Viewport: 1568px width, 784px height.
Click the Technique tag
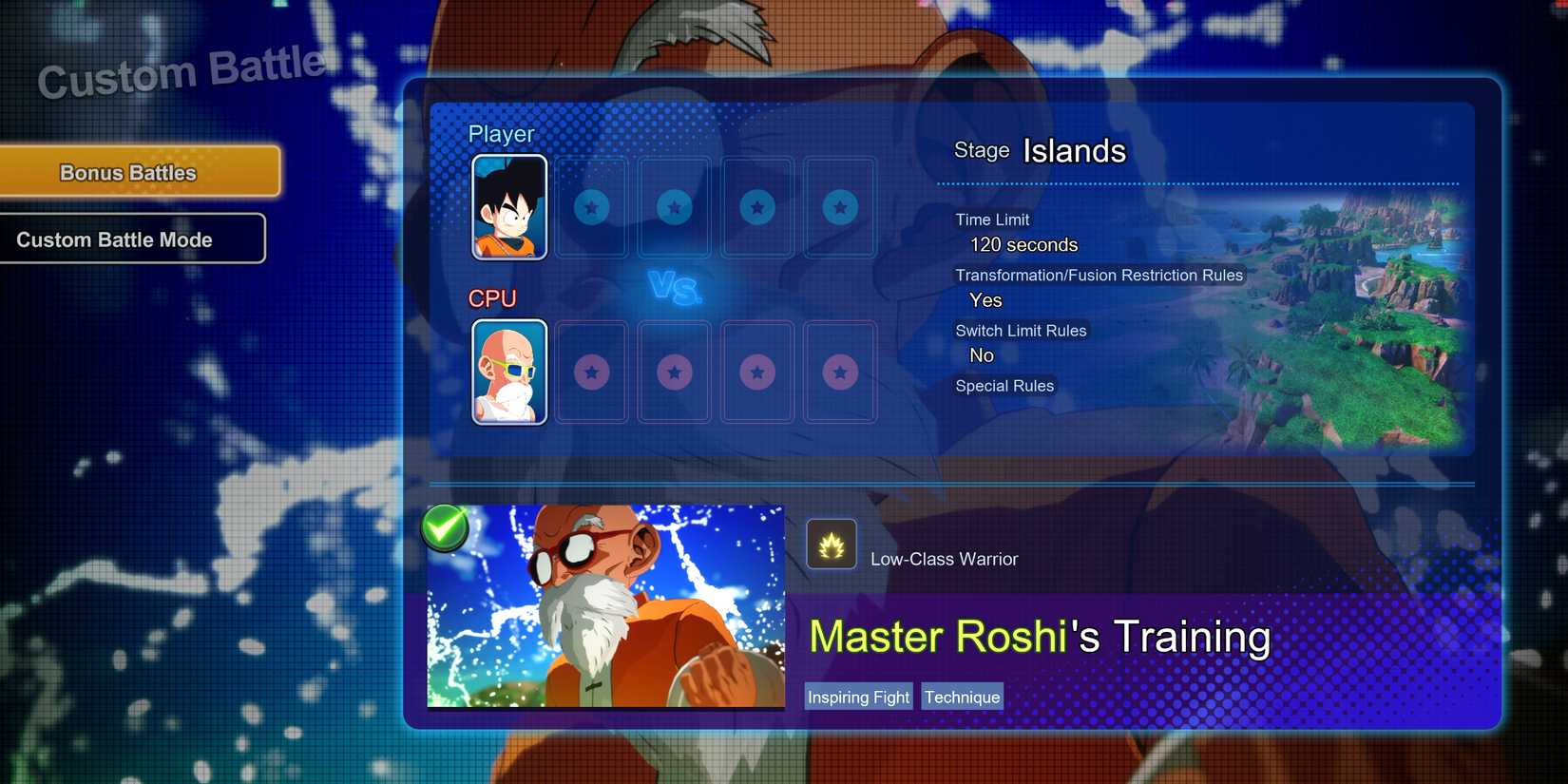[962, 697]
